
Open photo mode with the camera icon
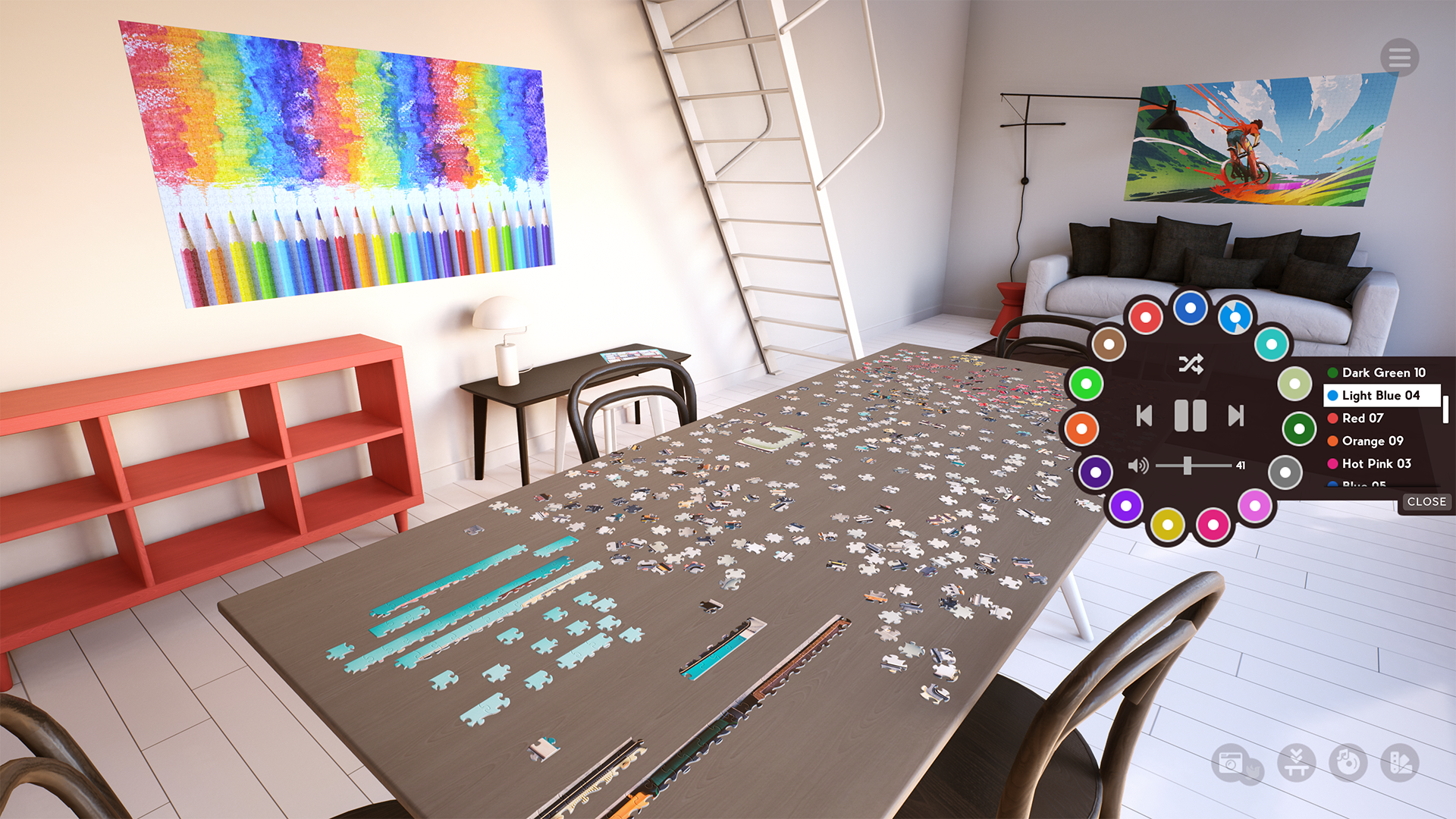coord(1230,763)
